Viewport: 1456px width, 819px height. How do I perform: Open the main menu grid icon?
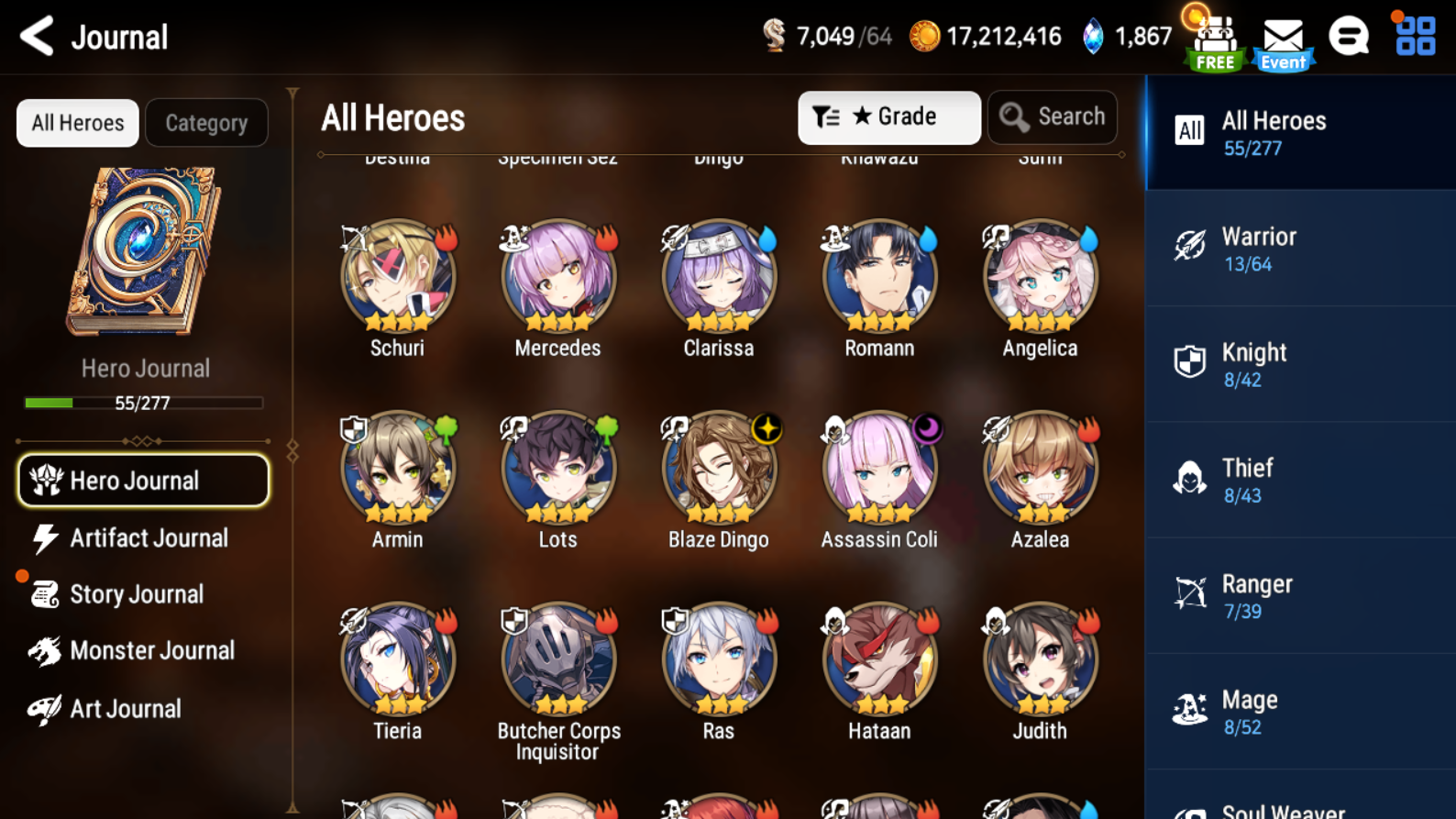tap(1413, 37)
